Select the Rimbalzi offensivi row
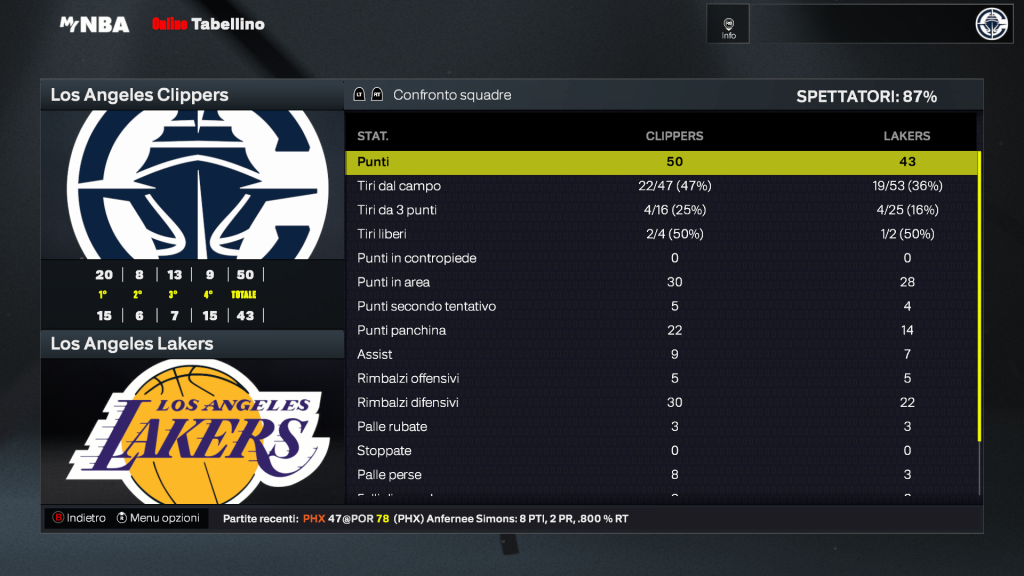The image size is (1024, 576). point(660,378)
